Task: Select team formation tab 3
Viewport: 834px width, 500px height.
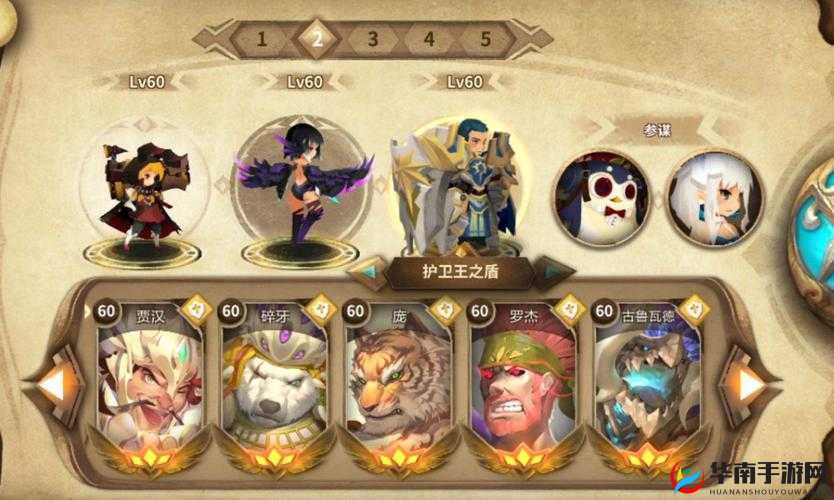Action: click(x=373, y=40)
